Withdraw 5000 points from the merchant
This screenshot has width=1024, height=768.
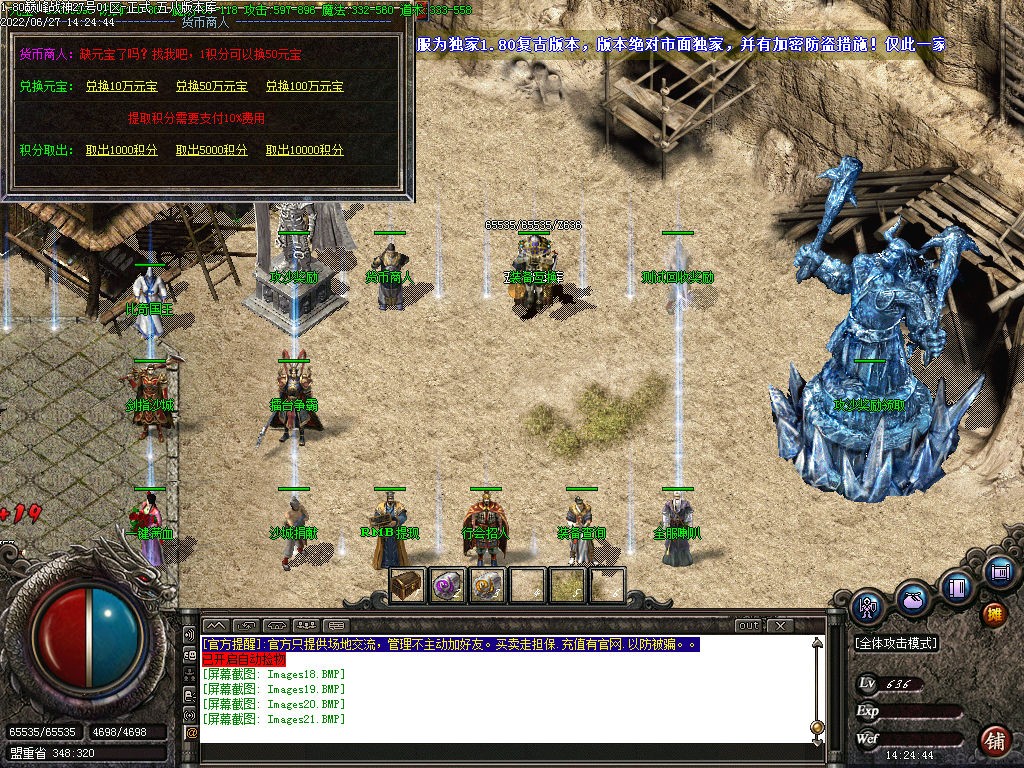point(211,150)
